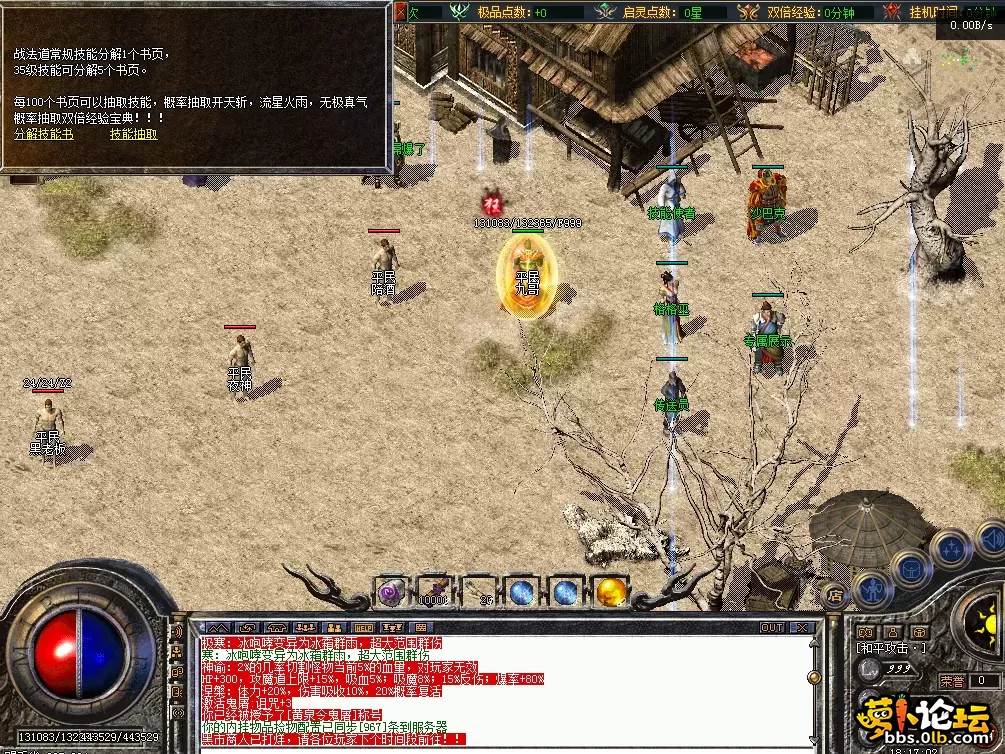1005x754 pixels.
Task: Click the 极品点数 emblem icon
Action: click(x=460, y=12)
